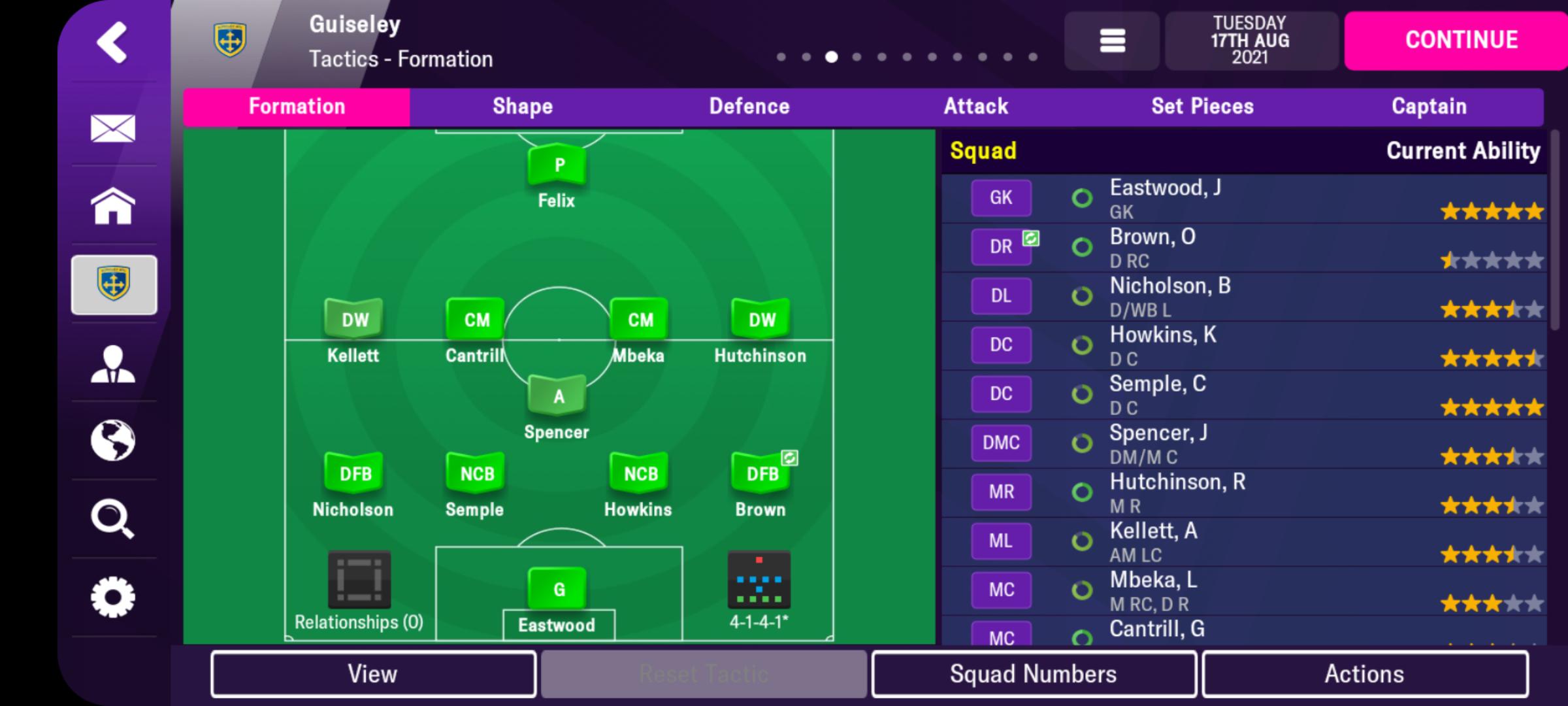Toggle the swap icon above Brown's DFB marker
Screen dimensions: 1568x706
coord(789,459)
